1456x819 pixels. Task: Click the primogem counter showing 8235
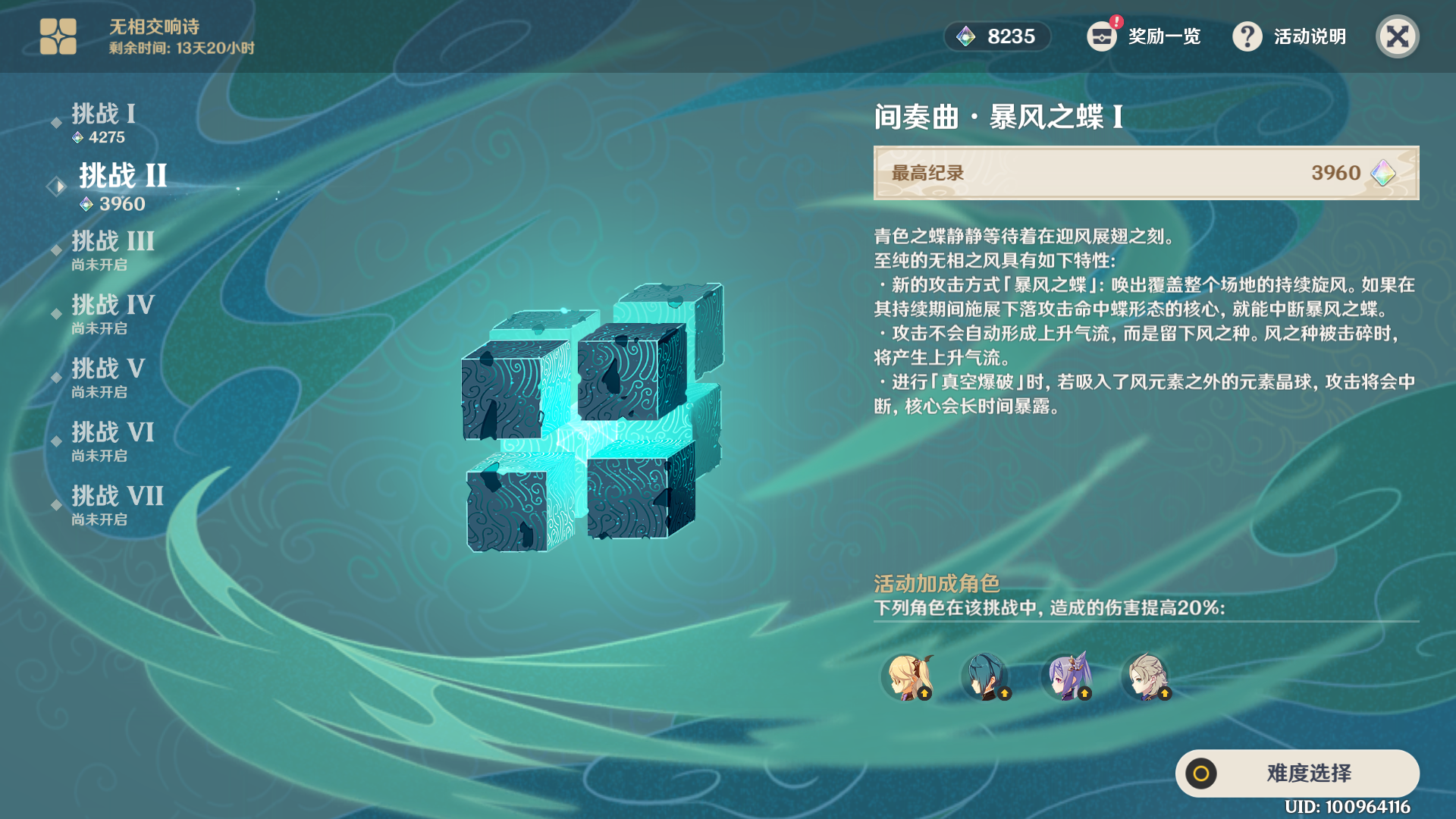997,36
